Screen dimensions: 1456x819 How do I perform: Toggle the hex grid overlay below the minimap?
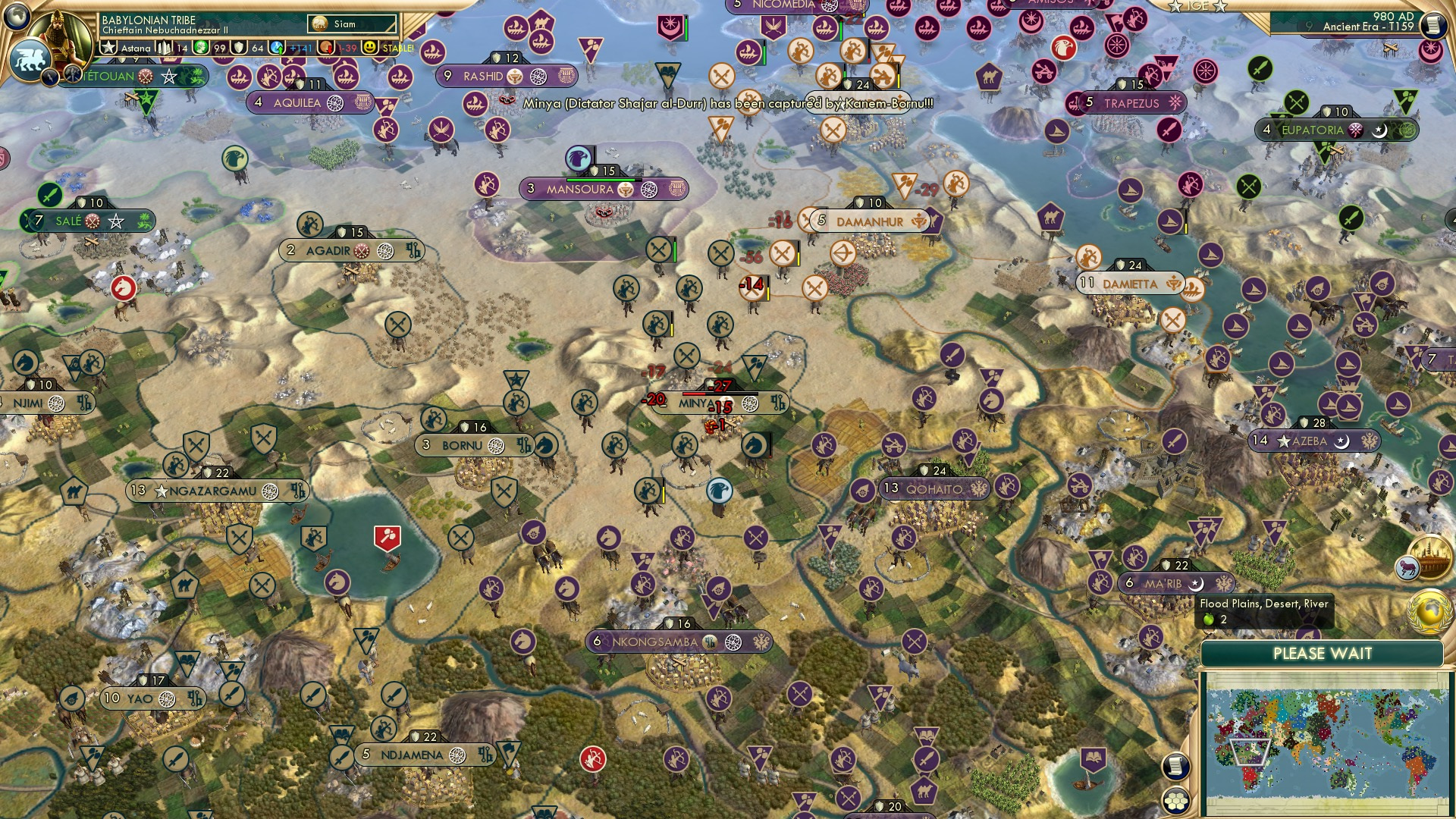1175,800
